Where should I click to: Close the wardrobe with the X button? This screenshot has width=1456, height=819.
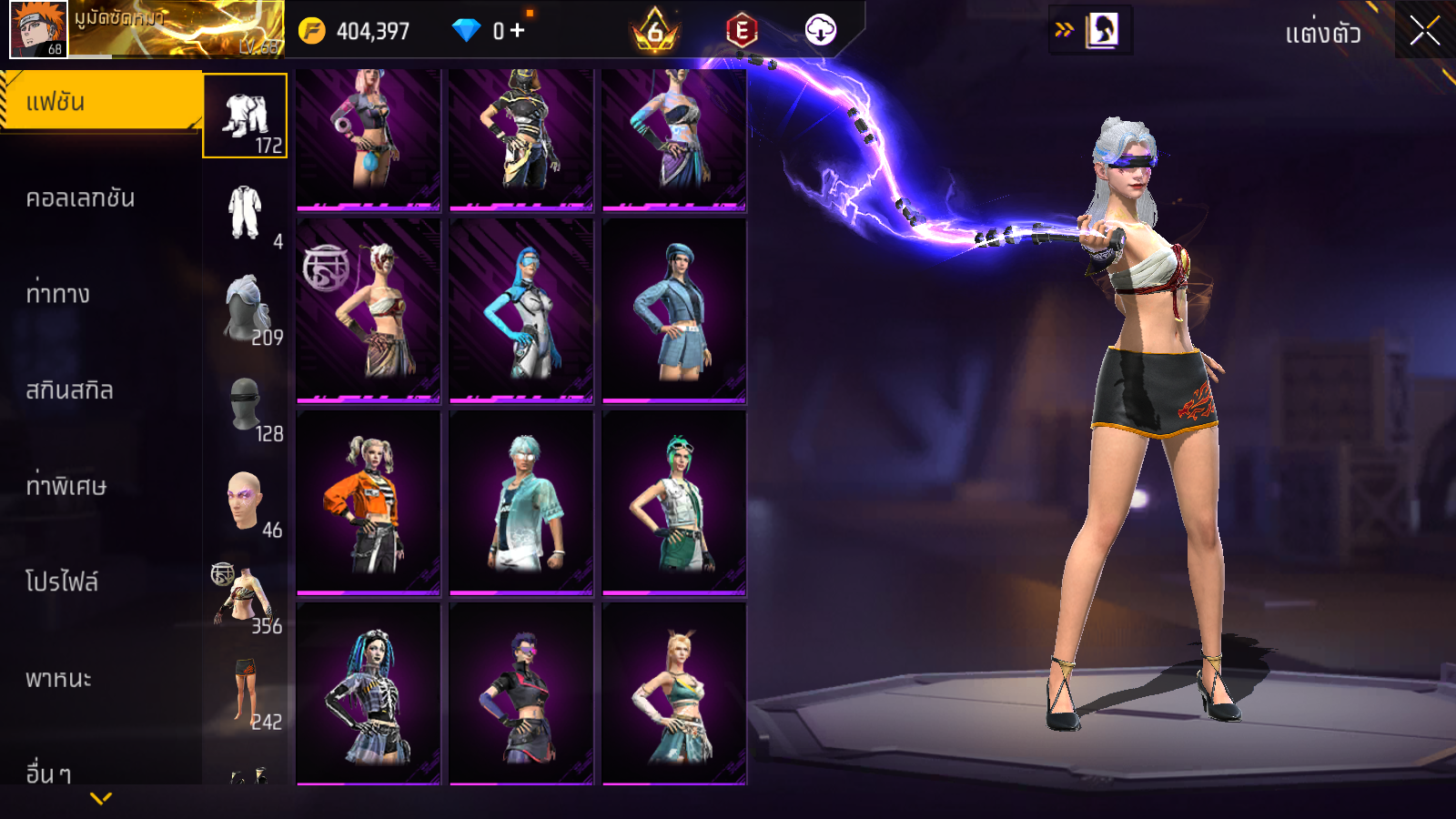tap(1424, 32)
